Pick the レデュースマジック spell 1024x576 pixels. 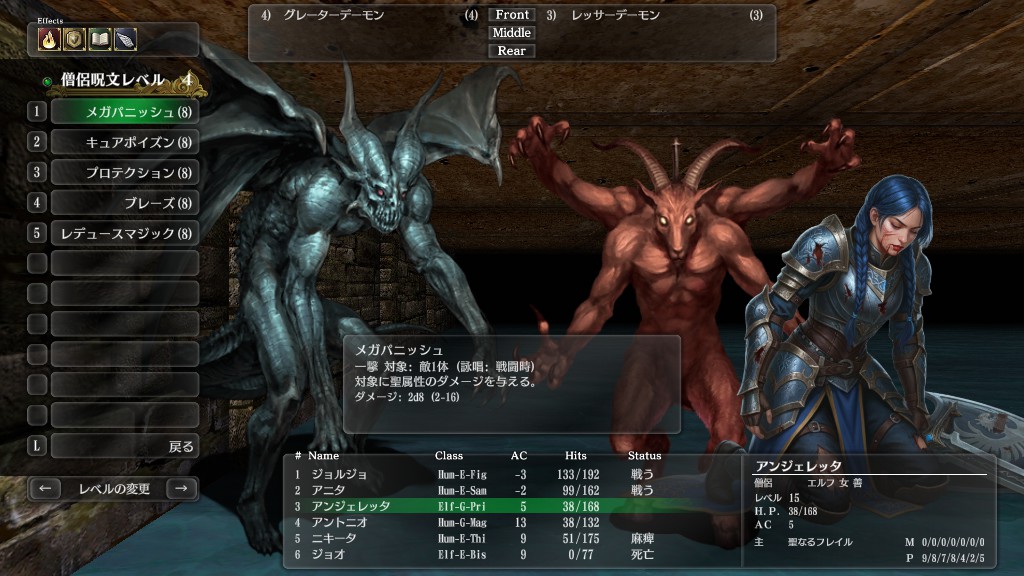[x=124, y=234]
